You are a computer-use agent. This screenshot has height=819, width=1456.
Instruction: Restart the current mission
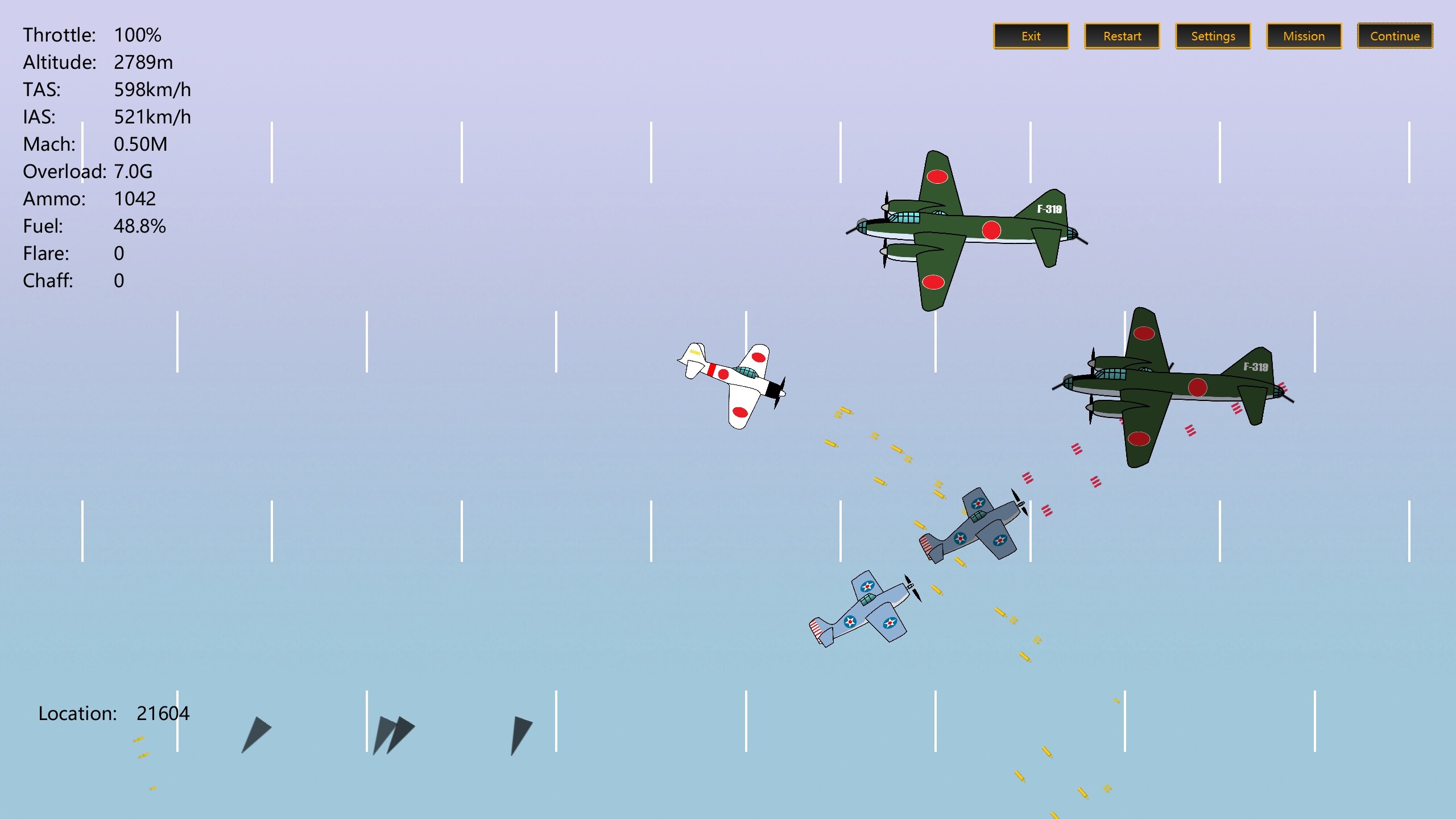tap(1121, 36)
